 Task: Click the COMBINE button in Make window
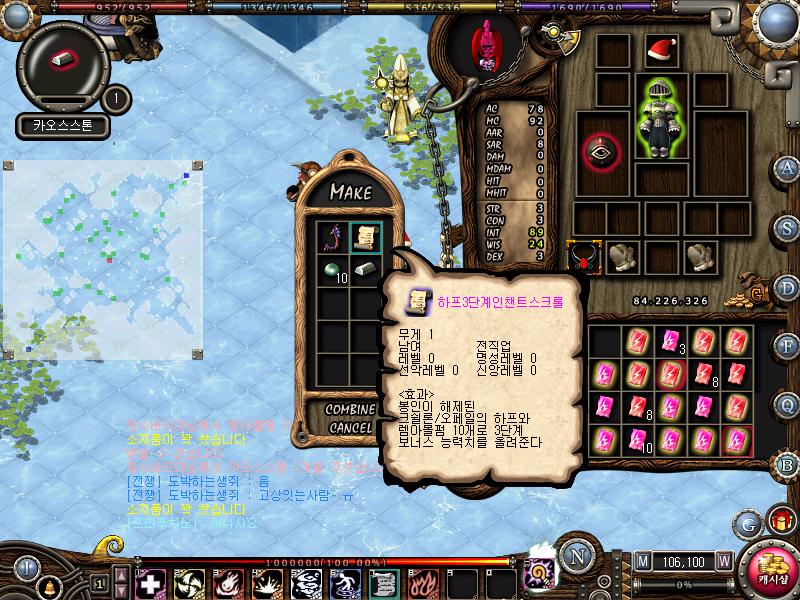350,410
